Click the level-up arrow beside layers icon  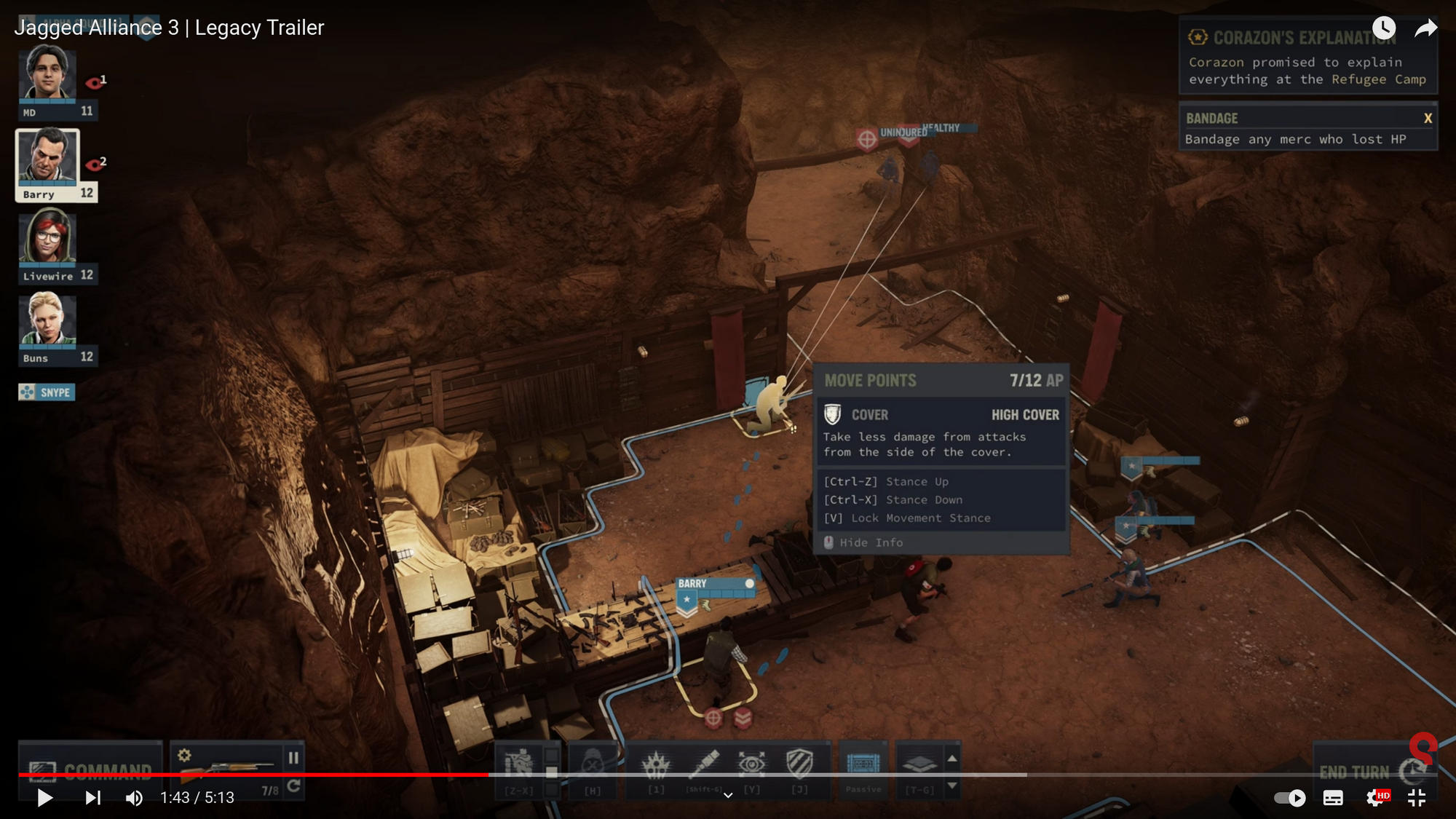point(952,757)
